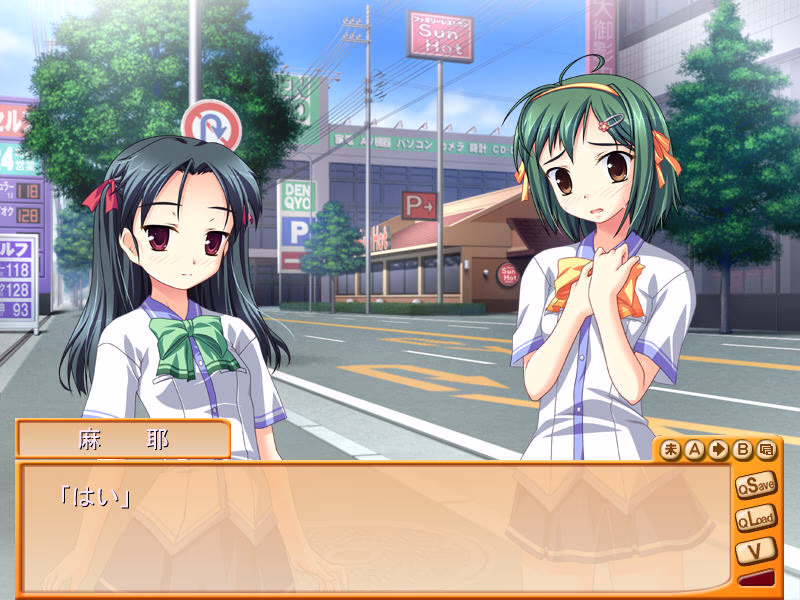Load the quick save with QLoad
The height and width of the screenshot is (600, 800).
tap(755, 519)
